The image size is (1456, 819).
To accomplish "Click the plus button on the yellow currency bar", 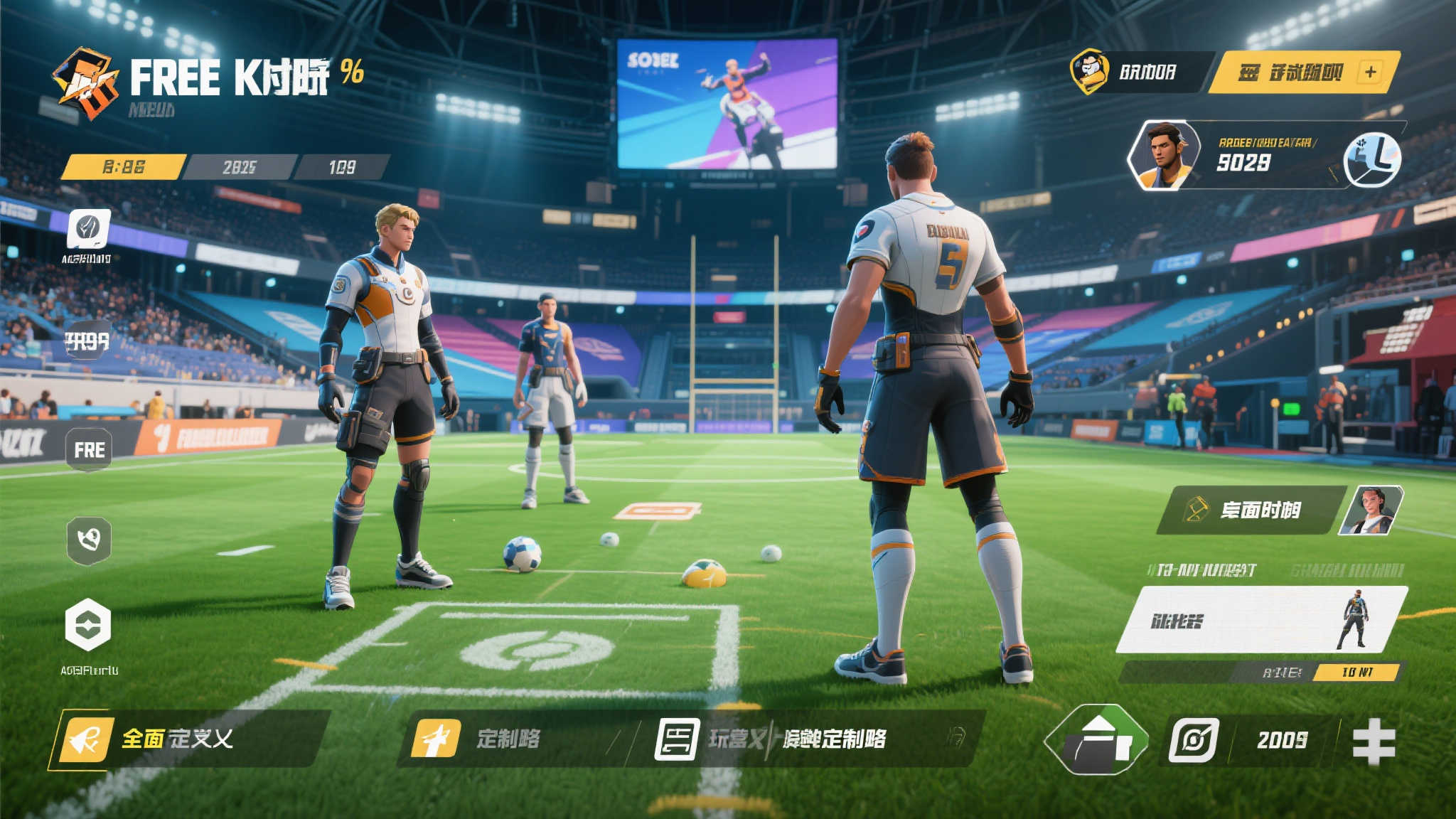I will pos(1370,72).
